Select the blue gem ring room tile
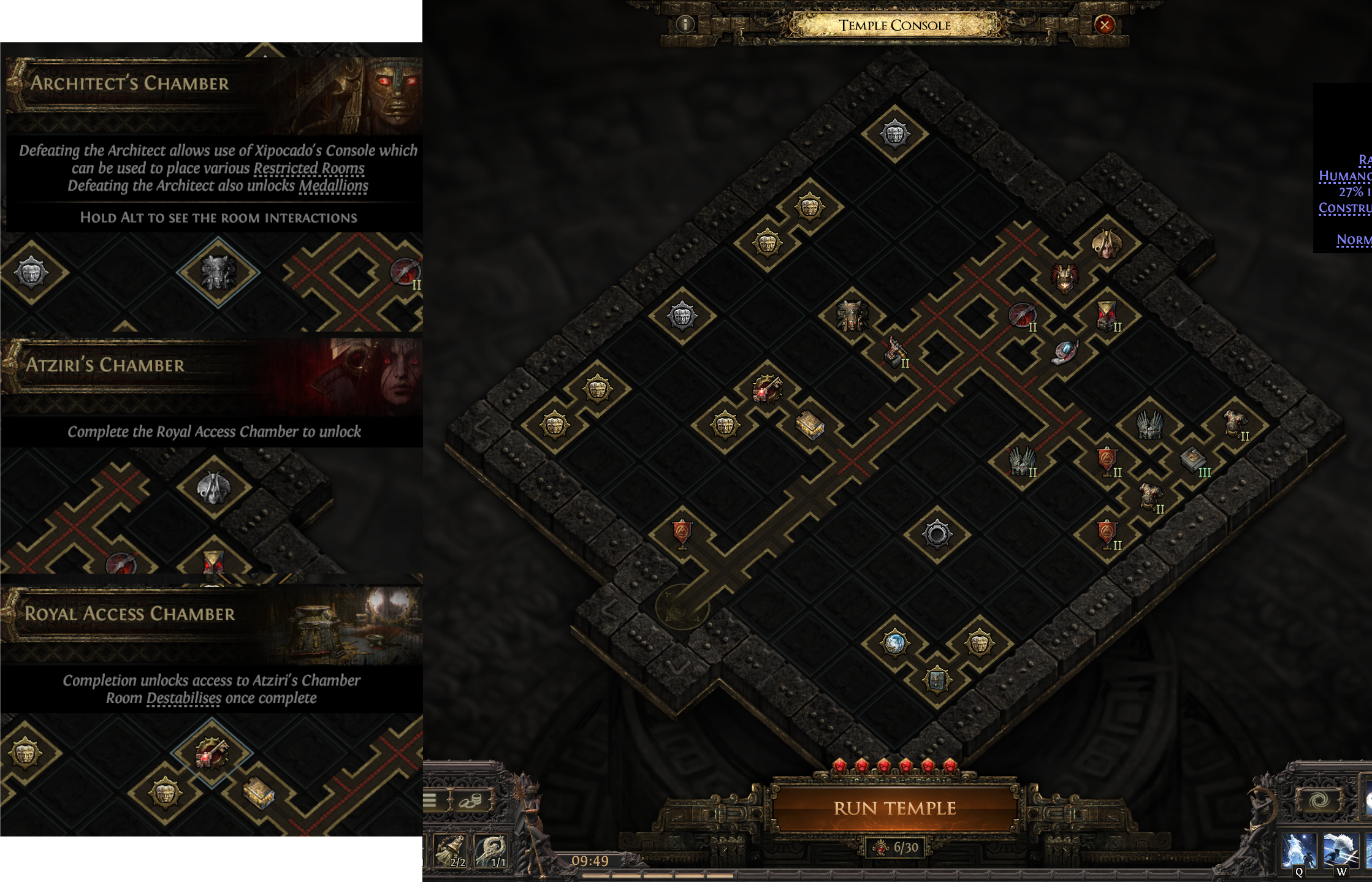Image resolution: width=1372 pixels, height=882 pixels. 1065,352
